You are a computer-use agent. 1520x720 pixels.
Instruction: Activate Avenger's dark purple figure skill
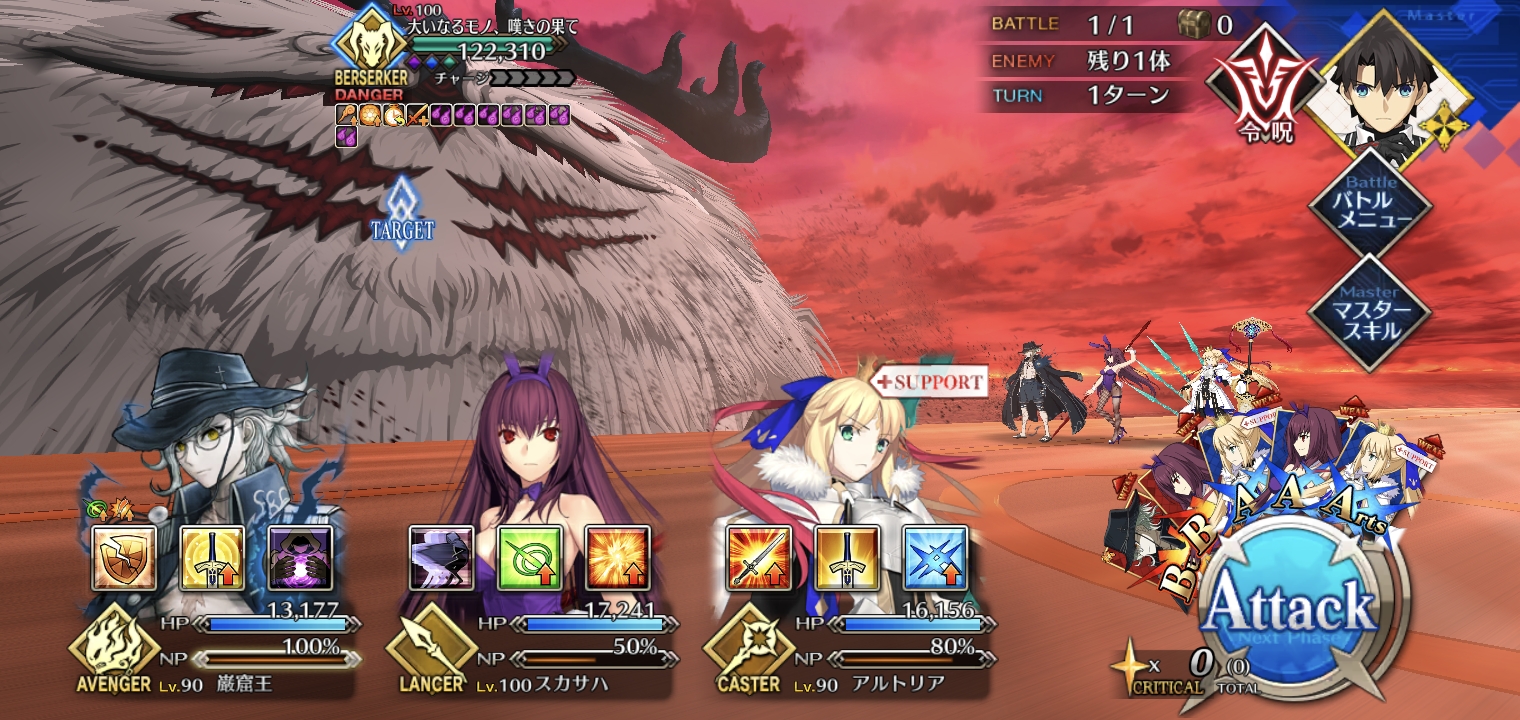[x=300, y=558]
